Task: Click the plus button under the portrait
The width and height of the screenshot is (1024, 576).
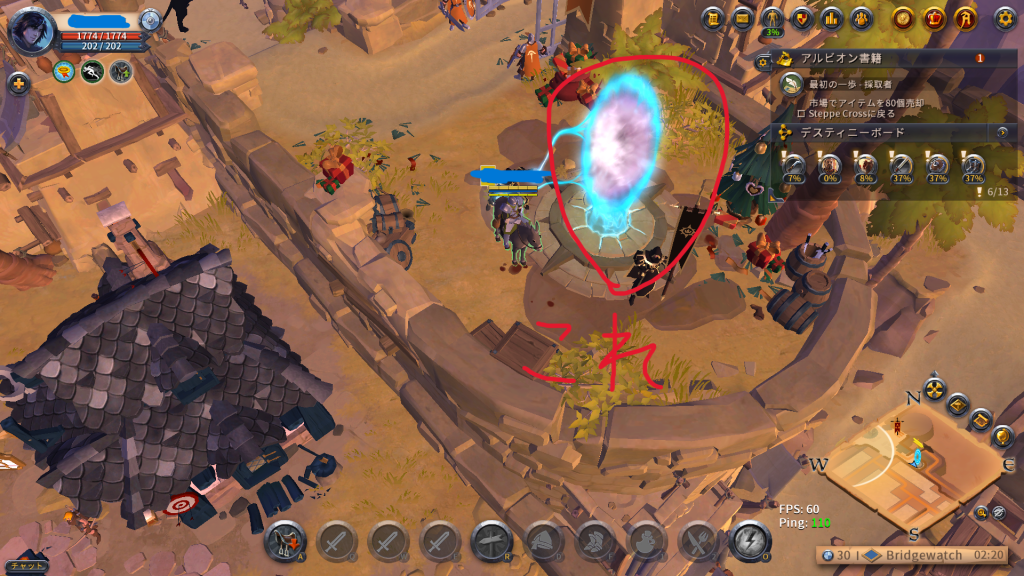Action: tap(18, 83)
